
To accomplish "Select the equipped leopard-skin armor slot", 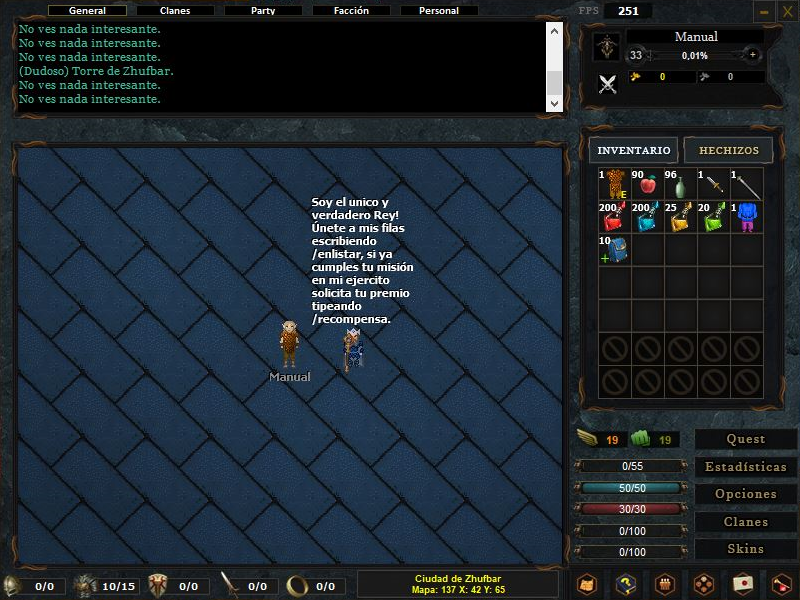I will 613,184.
